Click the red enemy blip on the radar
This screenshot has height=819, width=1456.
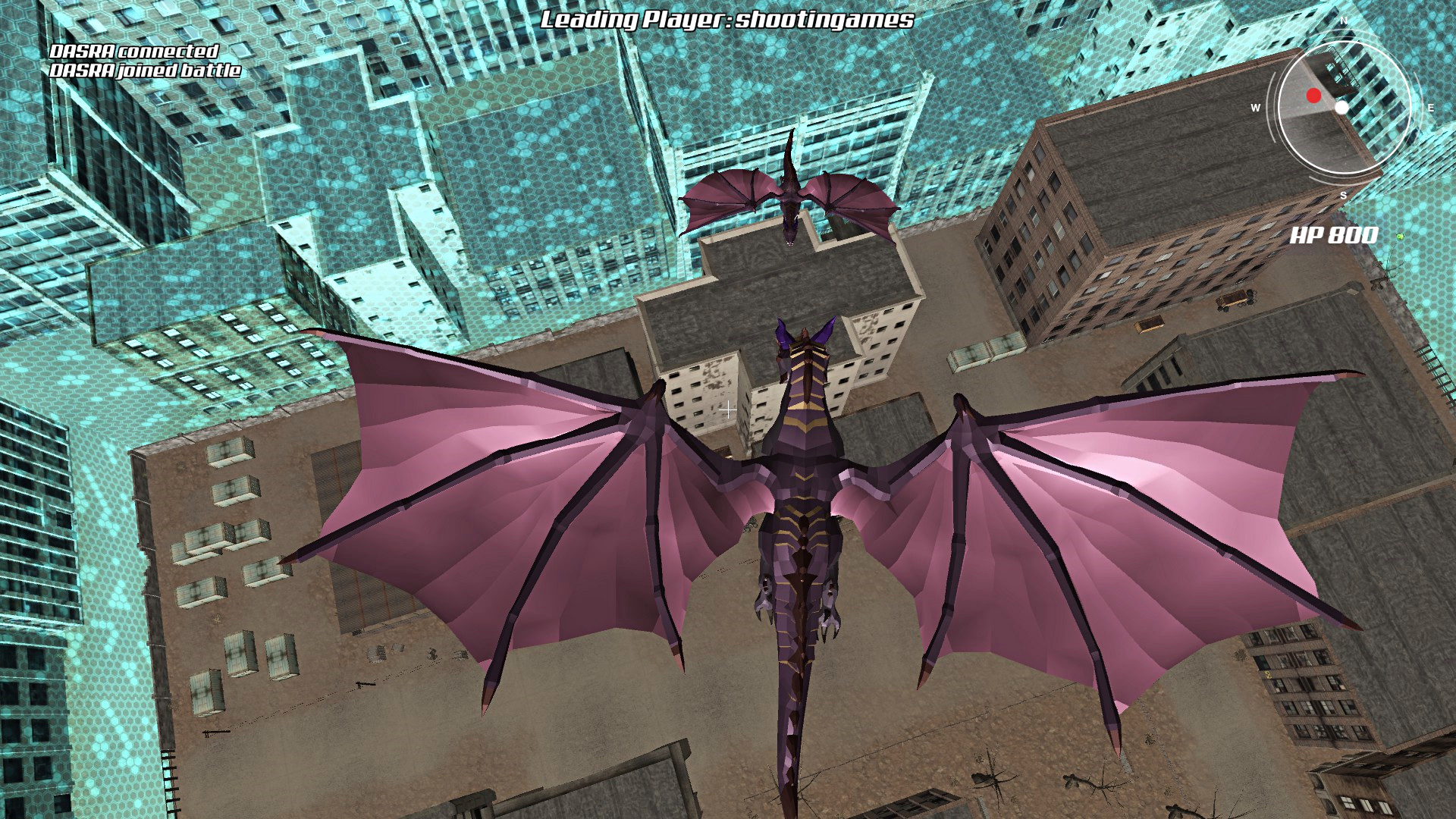click(x=1313, y=96)
